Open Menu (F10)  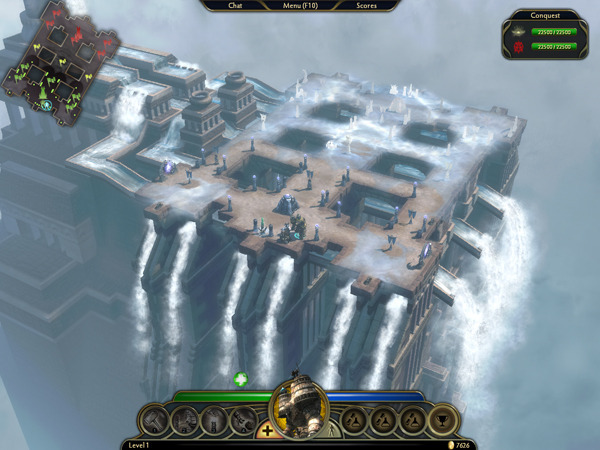(300, 6)
